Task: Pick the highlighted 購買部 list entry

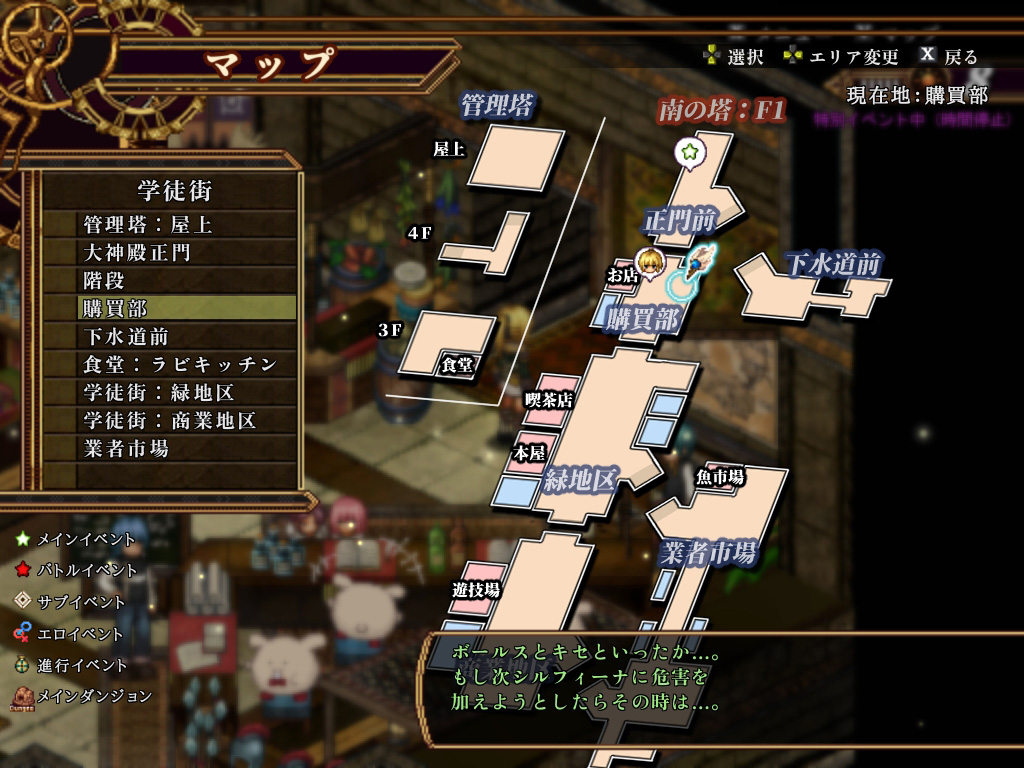Action: (x=115, y=309)
